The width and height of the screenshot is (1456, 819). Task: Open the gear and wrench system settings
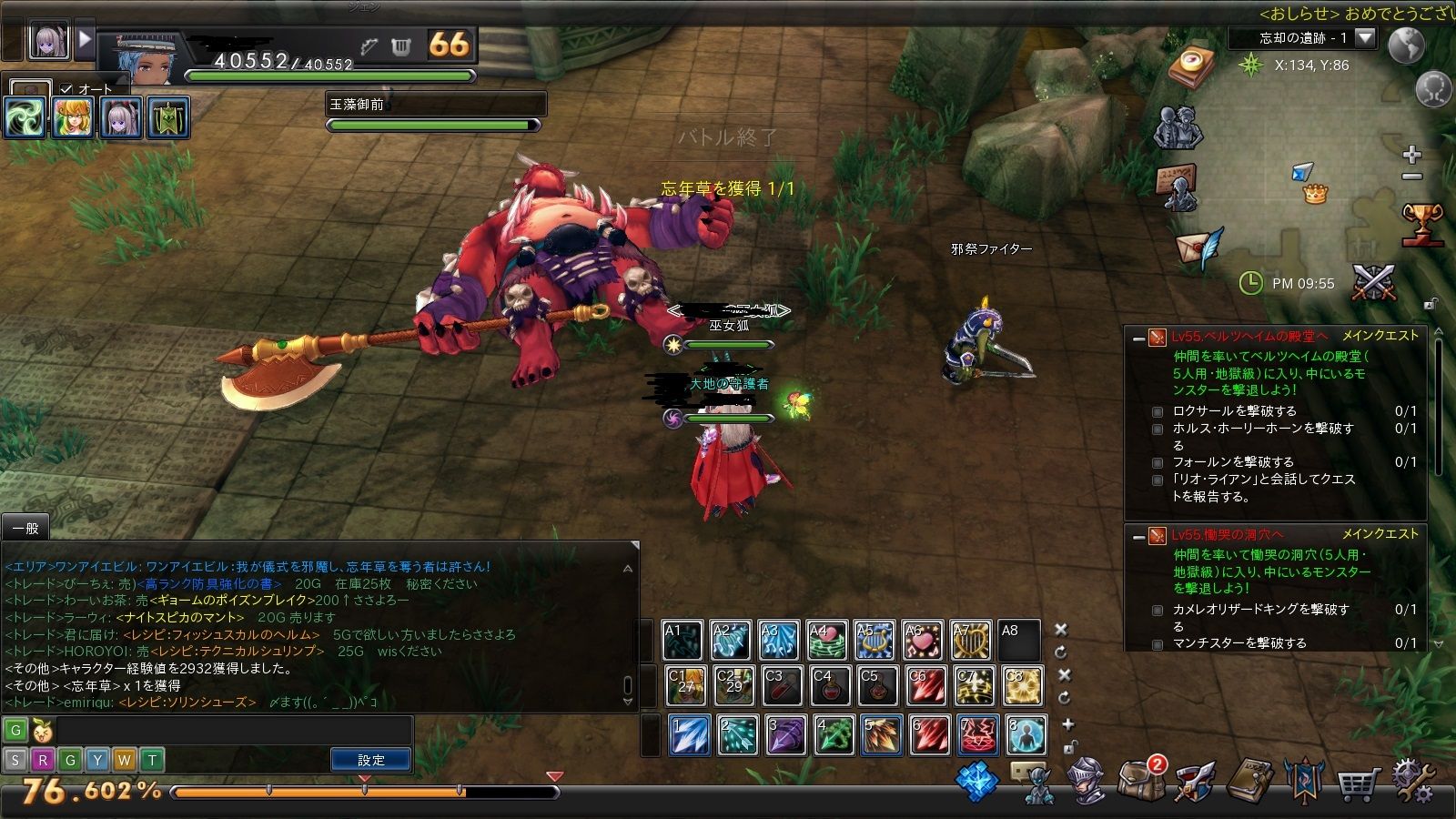[1411, 781]
